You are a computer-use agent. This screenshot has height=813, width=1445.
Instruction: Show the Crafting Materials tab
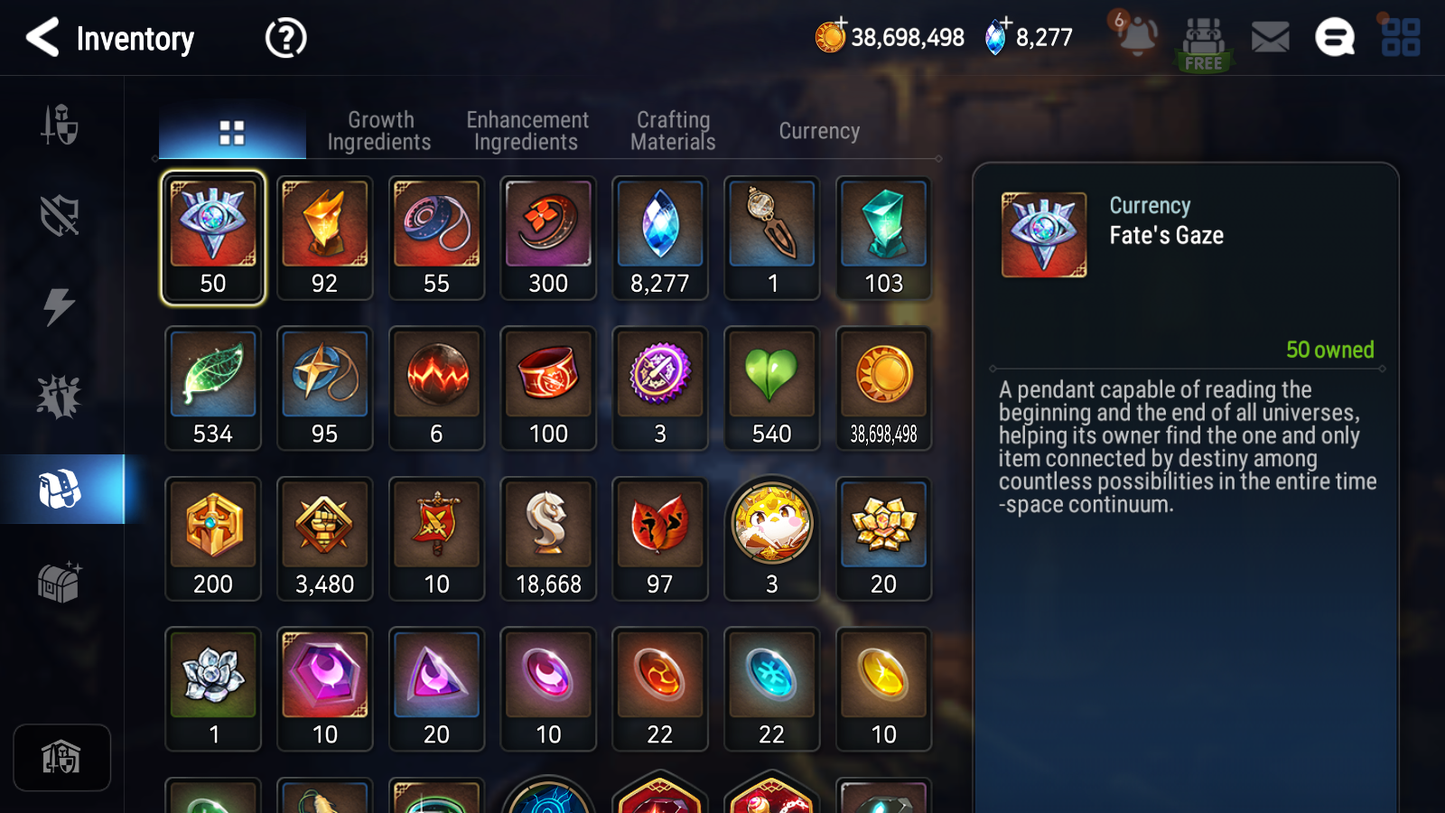[673, 131]
